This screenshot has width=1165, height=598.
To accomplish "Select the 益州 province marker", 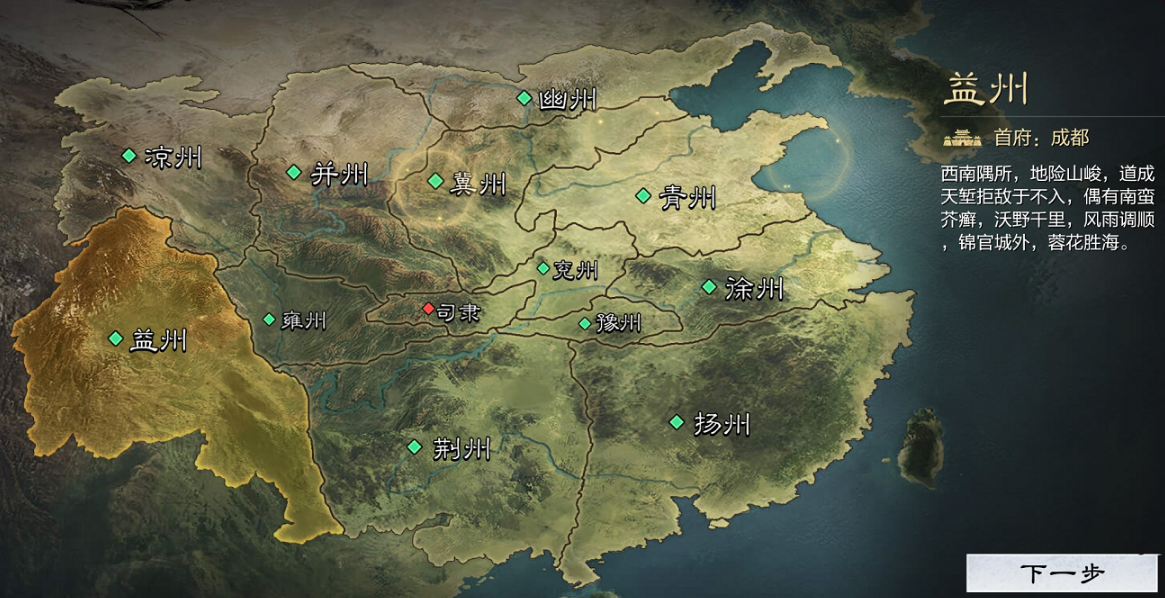I will [x=116, y=339].
